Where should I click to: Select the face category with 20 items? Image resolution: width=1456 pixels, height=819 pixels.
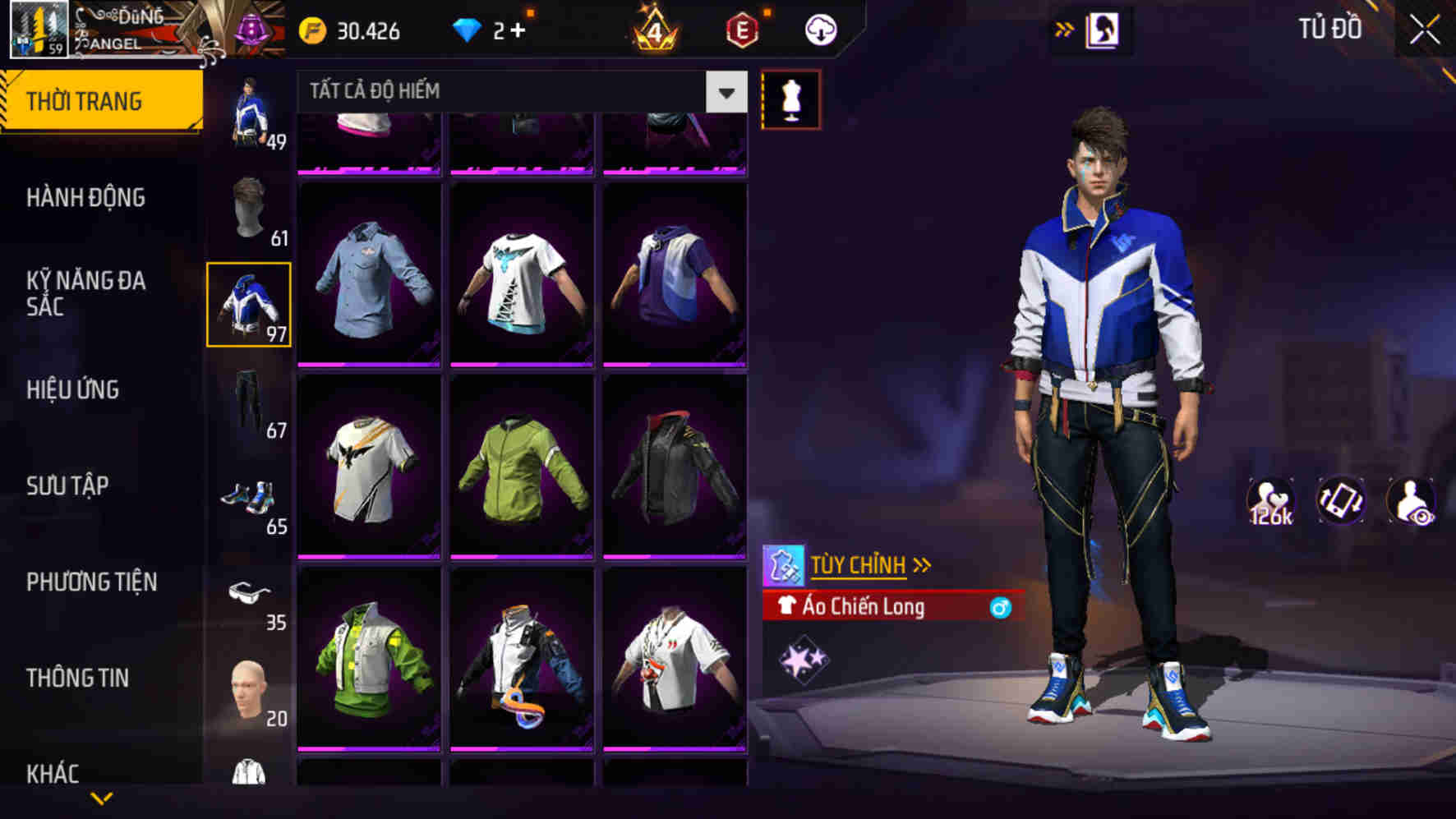click(249, 694)
